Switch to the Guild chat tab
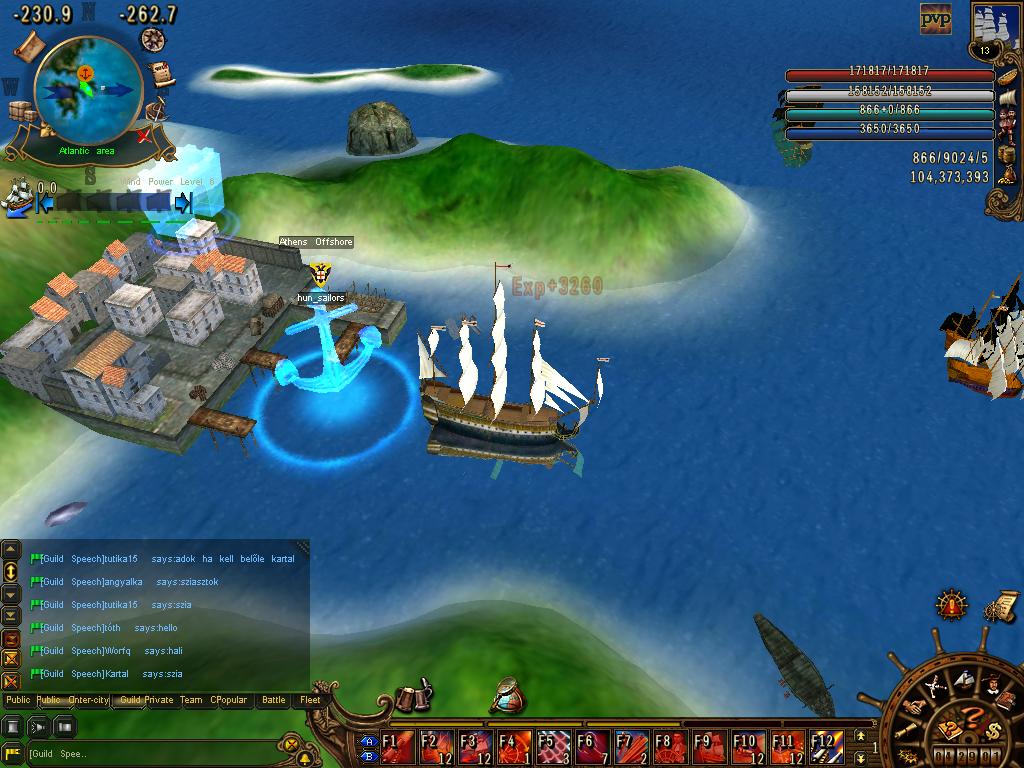The width and height of the screenshot is (1024, 768). click(x=129, y=700)
